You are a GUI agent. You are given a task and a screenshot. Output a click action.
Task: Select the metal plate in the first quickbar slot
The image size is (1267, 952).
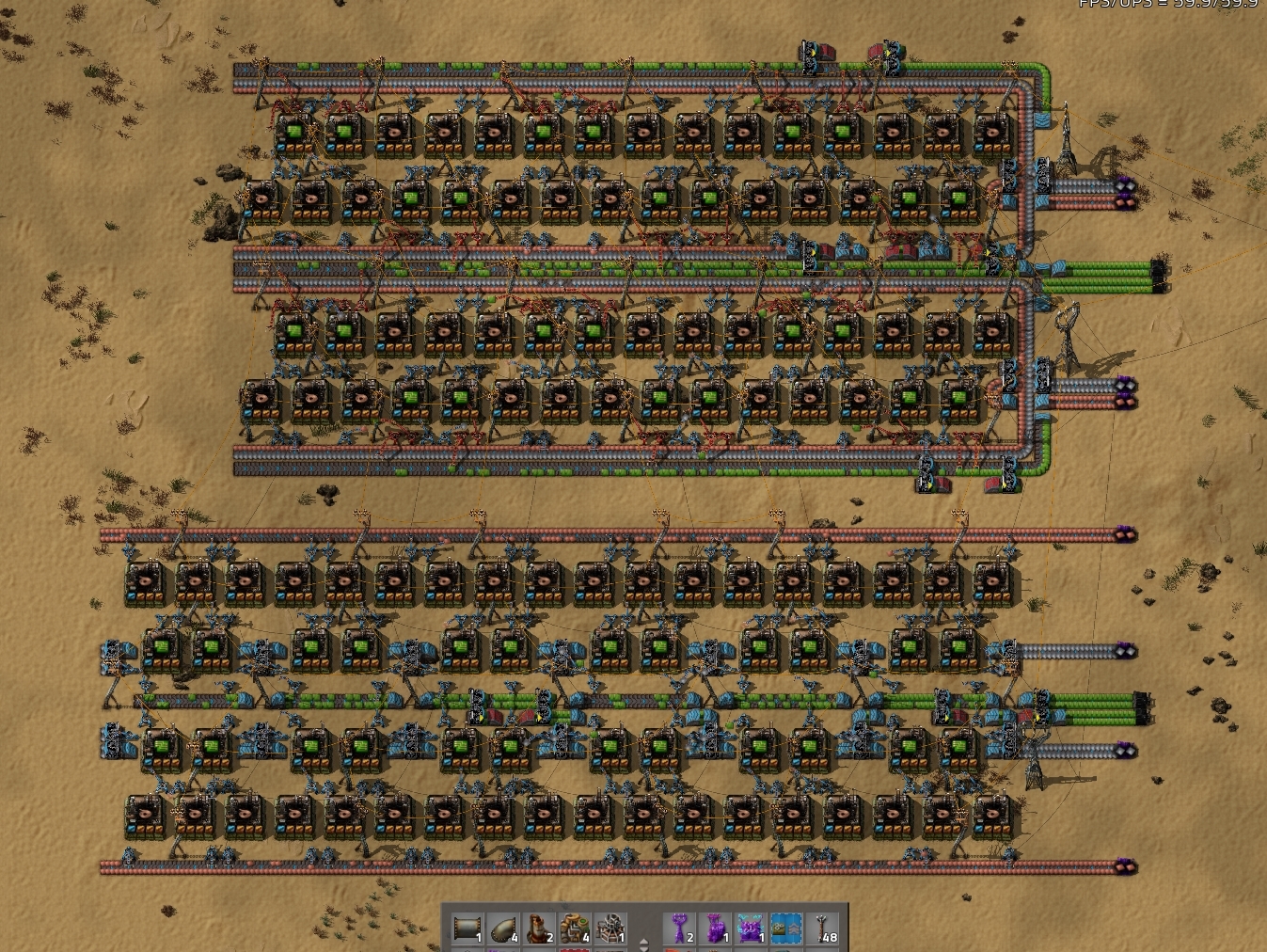[467, 927]
